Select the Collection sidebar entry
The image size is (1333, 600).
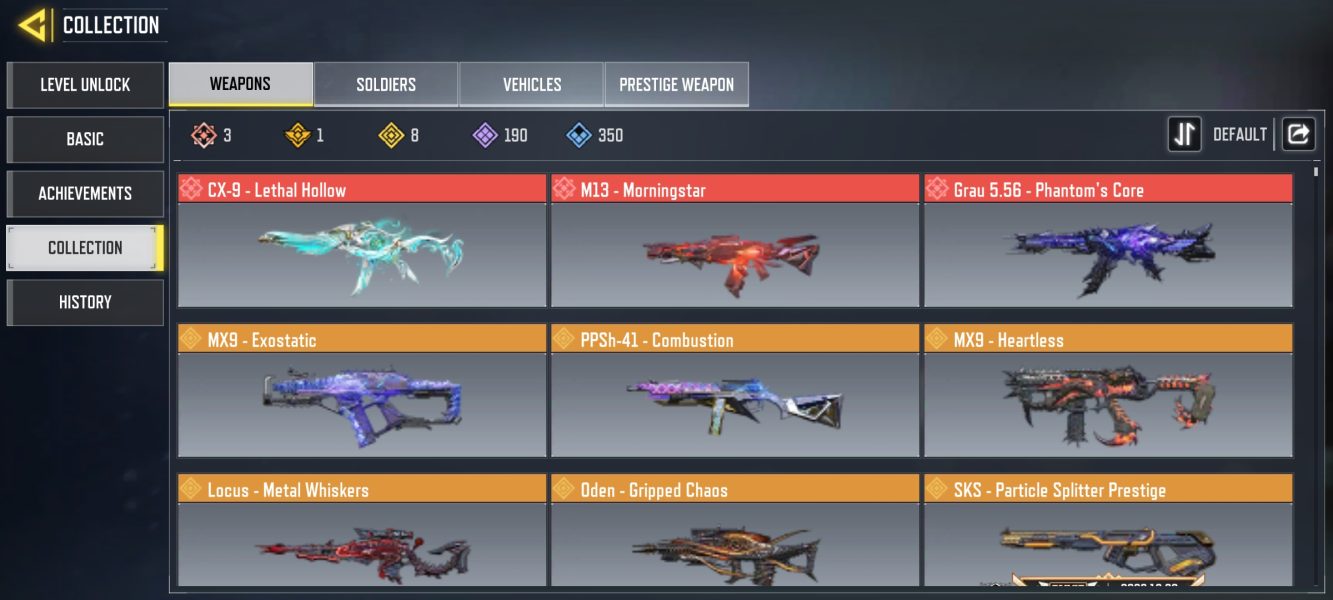(x=85, y=248)
